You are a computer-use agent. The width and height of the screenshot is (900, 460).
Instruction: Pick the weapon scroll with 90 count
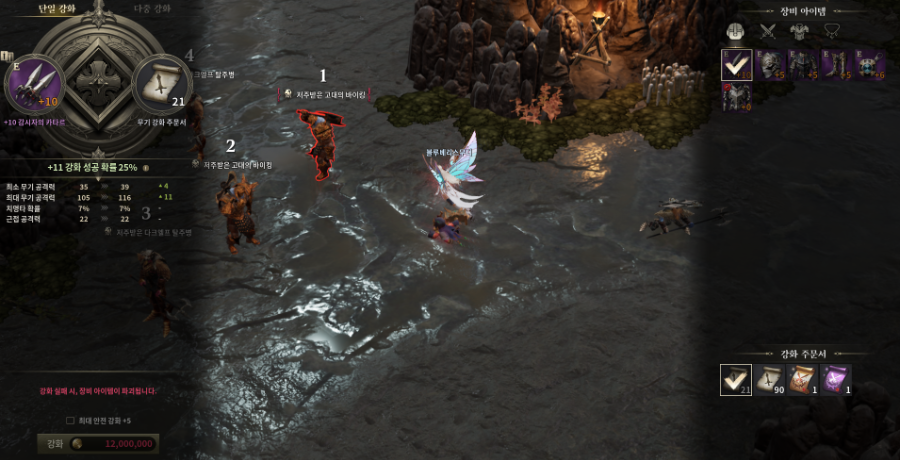(769, 379)
